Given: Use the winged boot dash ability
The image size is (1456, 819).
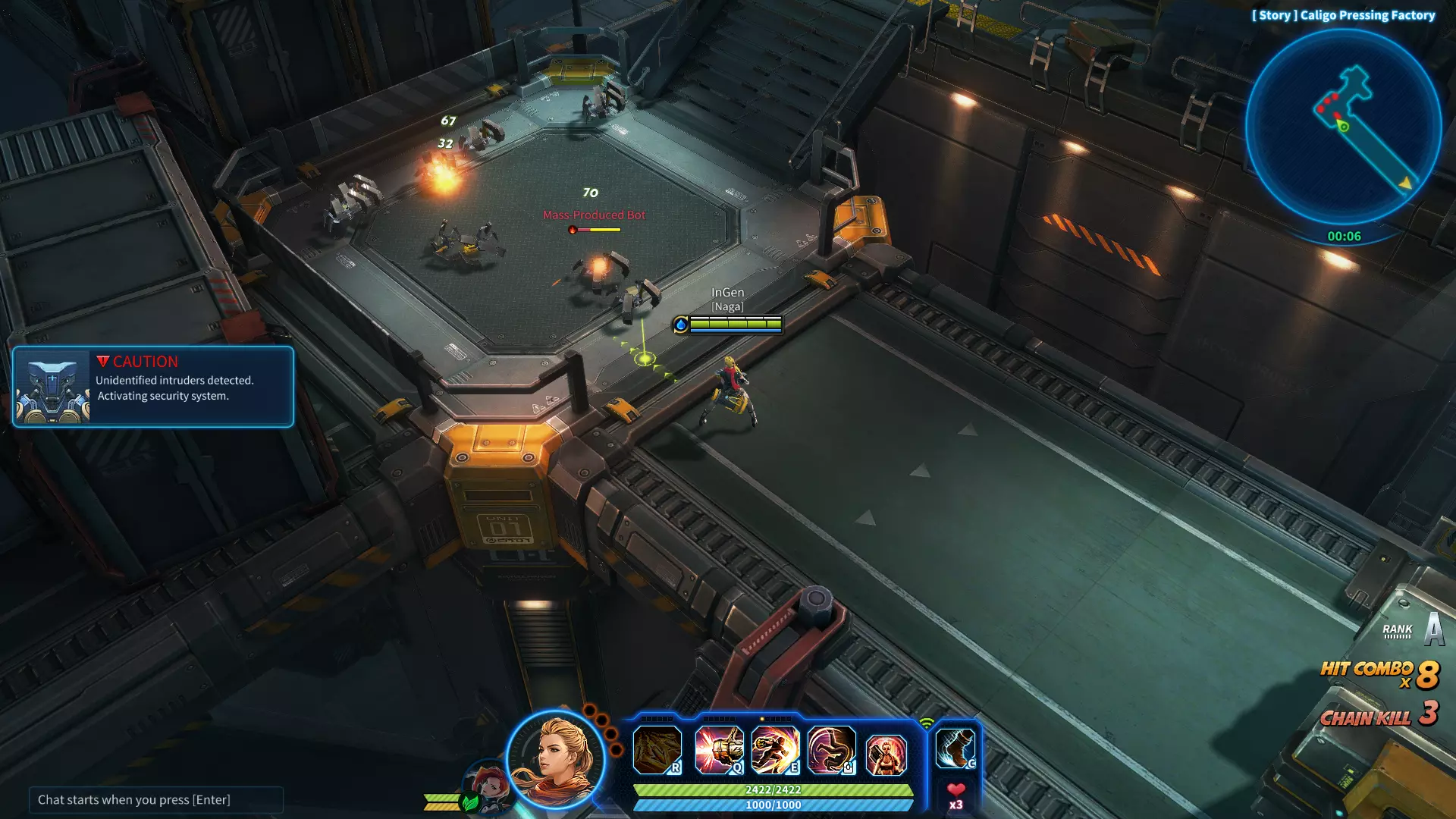Looking at the screenshot, I should click(955, 748).
